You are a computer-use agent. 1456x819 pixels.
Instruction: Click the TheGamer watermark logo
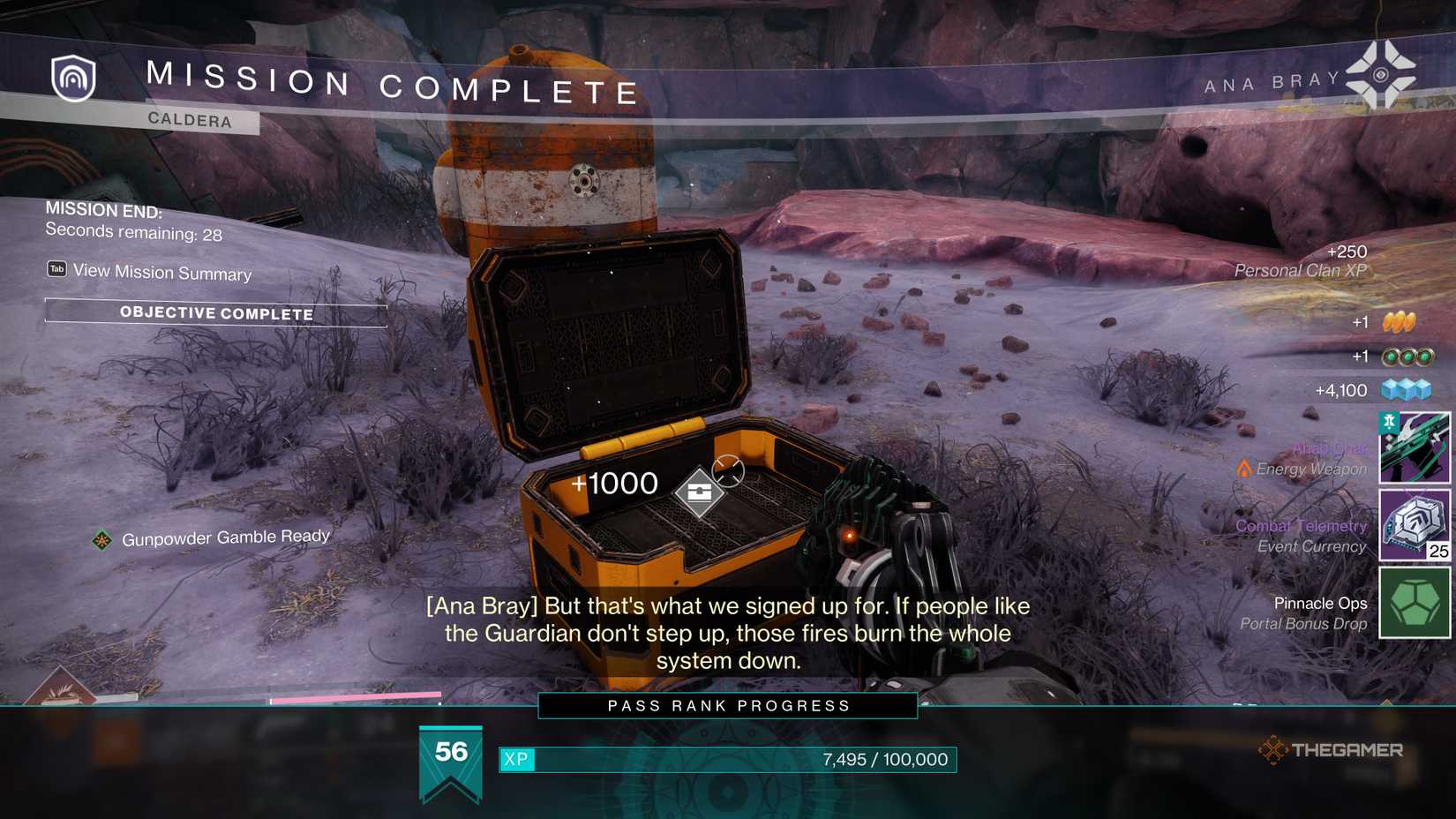tap(1332, 751)
